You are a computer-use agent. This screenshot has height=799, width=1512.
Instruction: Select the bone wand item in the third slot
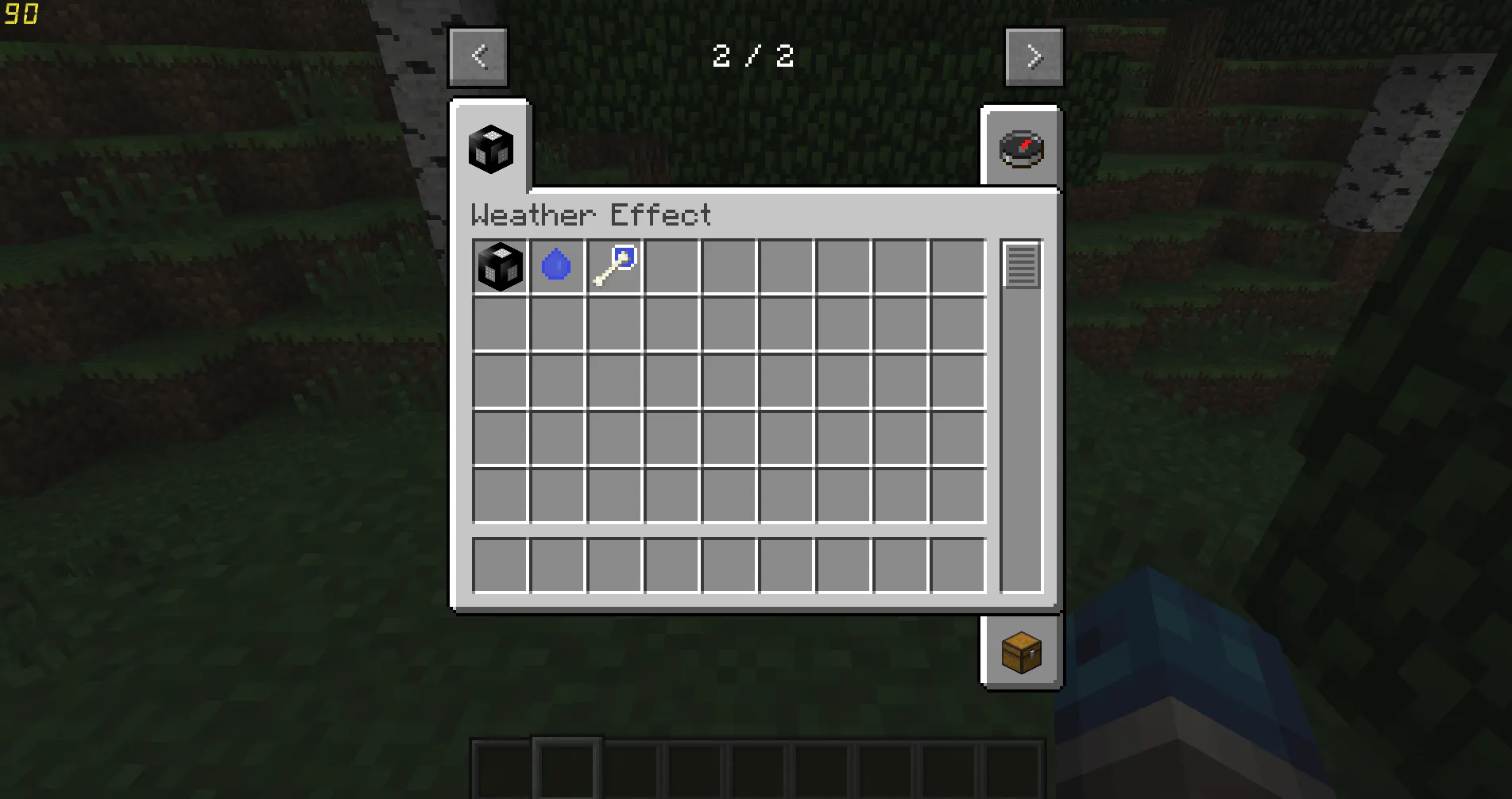click(614, 266)
